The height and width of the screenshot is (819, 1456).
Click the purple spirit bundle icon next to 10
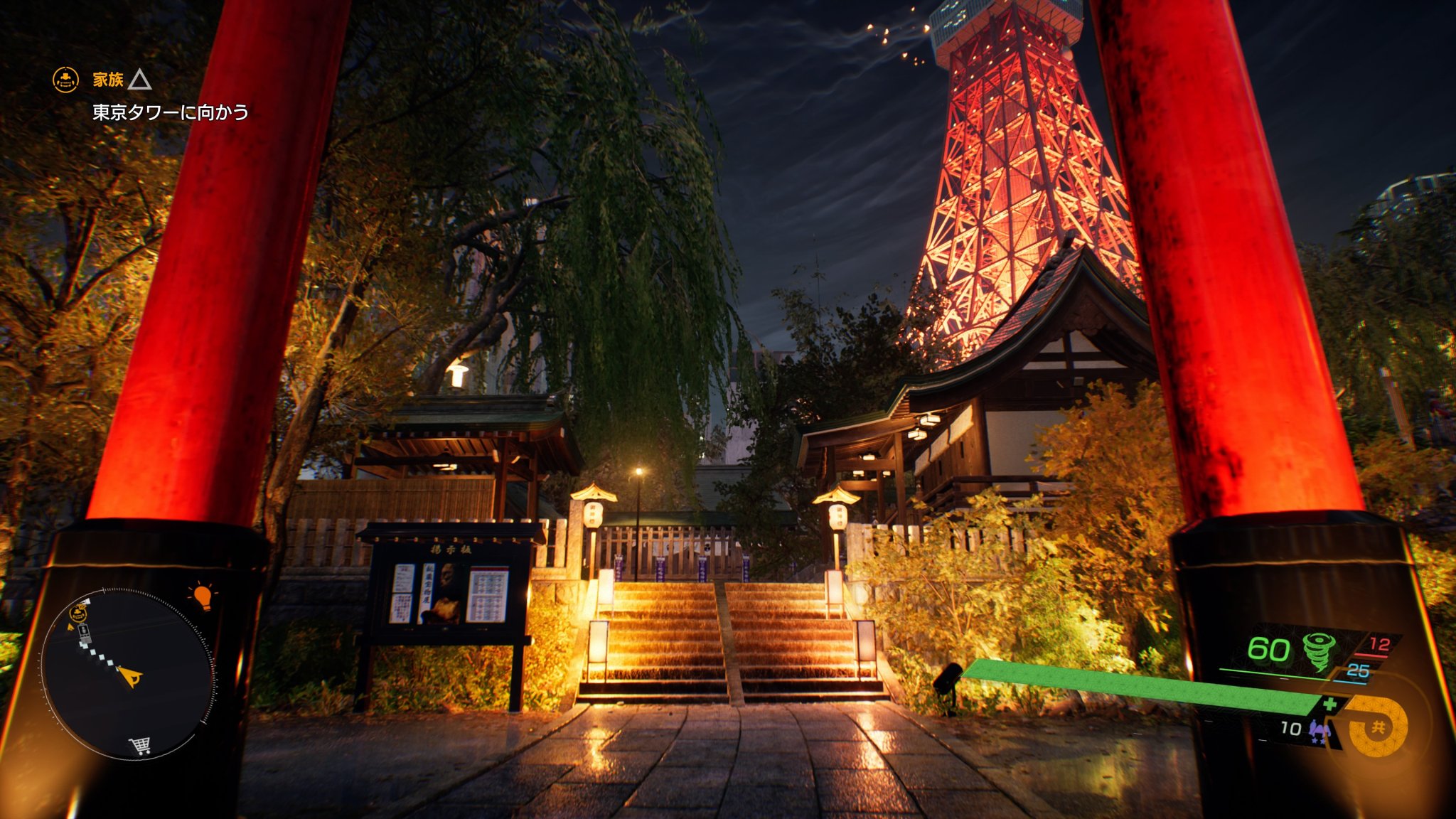pyautogui.click(x=1319, y=729)
